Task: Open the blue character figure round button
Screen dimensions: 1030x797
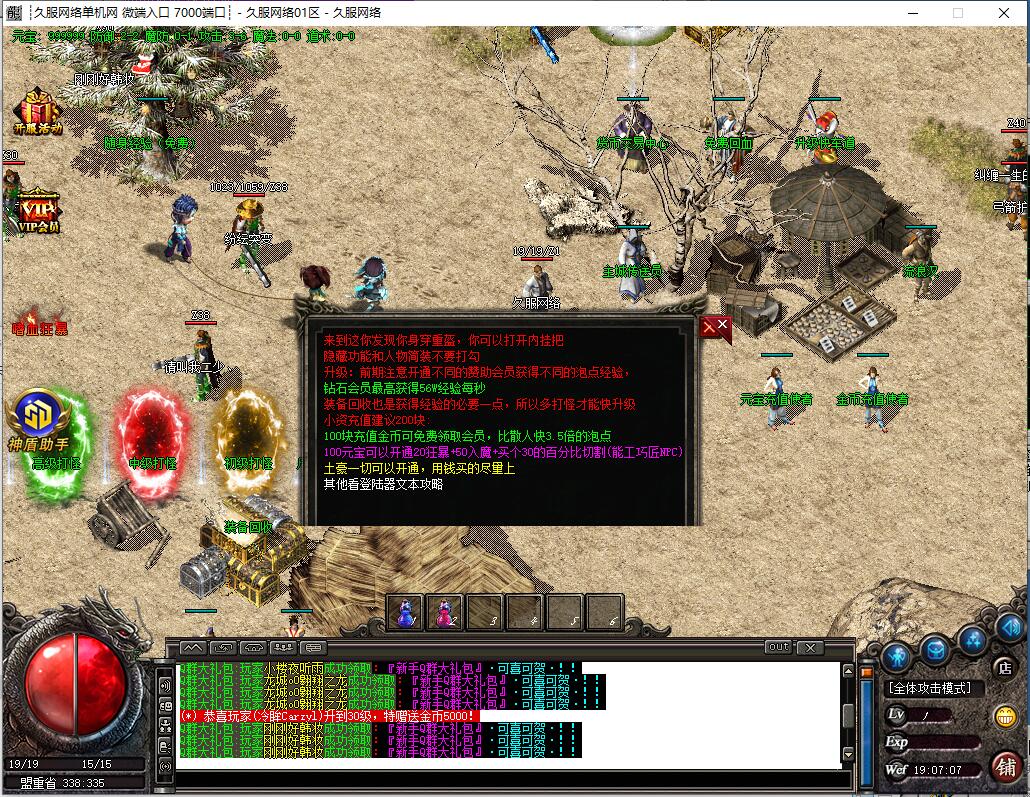Action: [895, 657]
